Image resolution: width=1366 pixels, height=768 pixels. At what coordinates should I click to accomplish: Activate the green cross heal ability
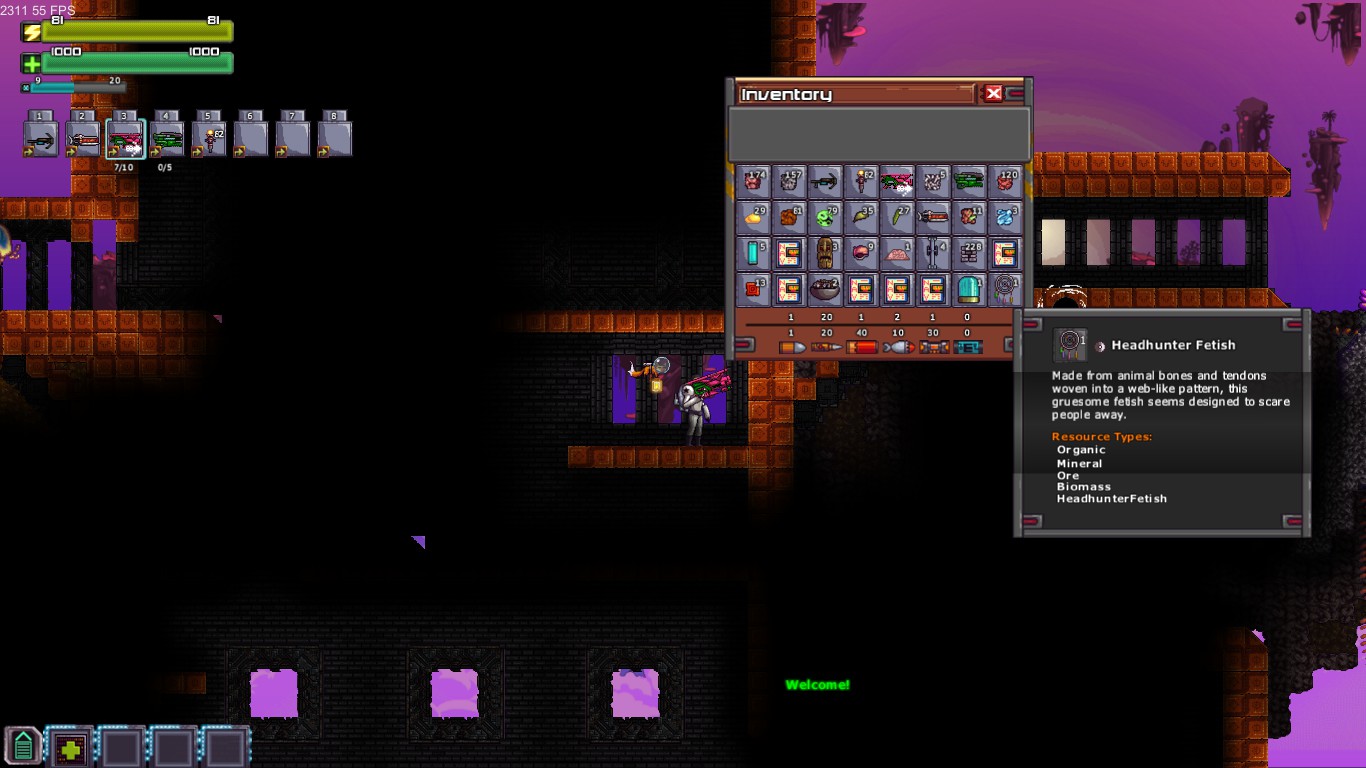click(70, 747)
